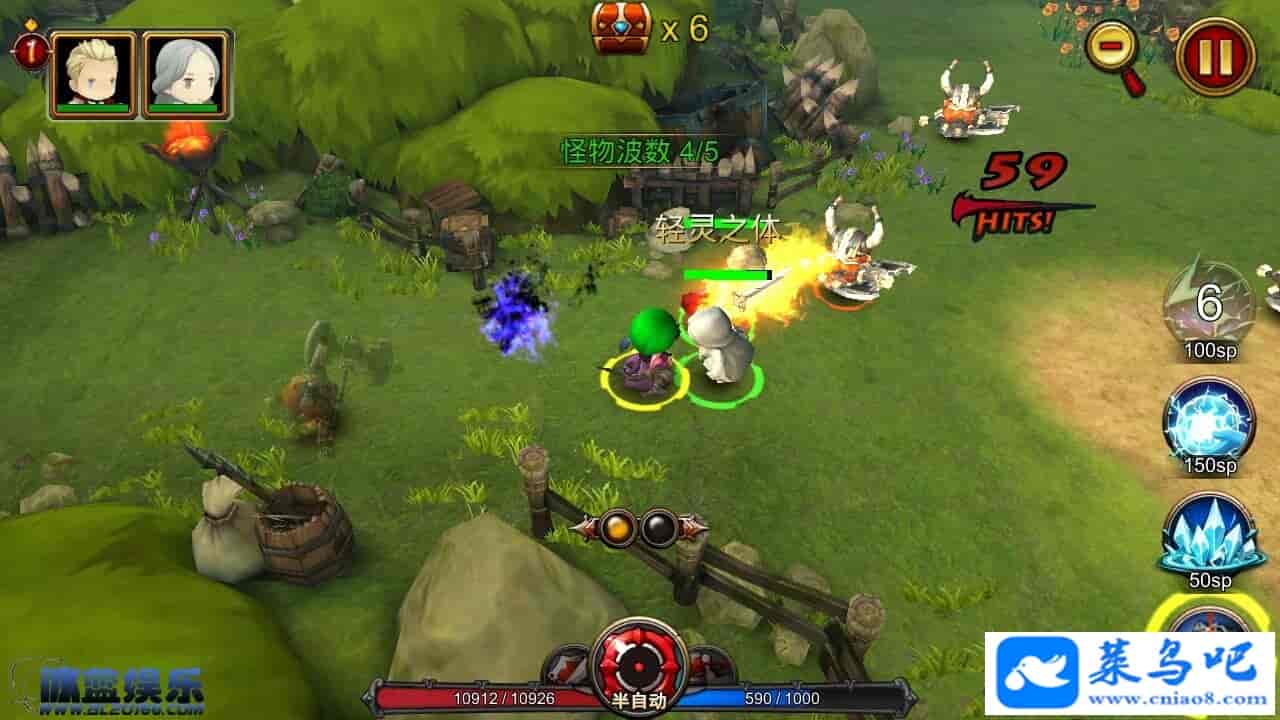The image size is (1280, 720).
Task: Select the grey-haired hero portrait
Action: [187, 74]
